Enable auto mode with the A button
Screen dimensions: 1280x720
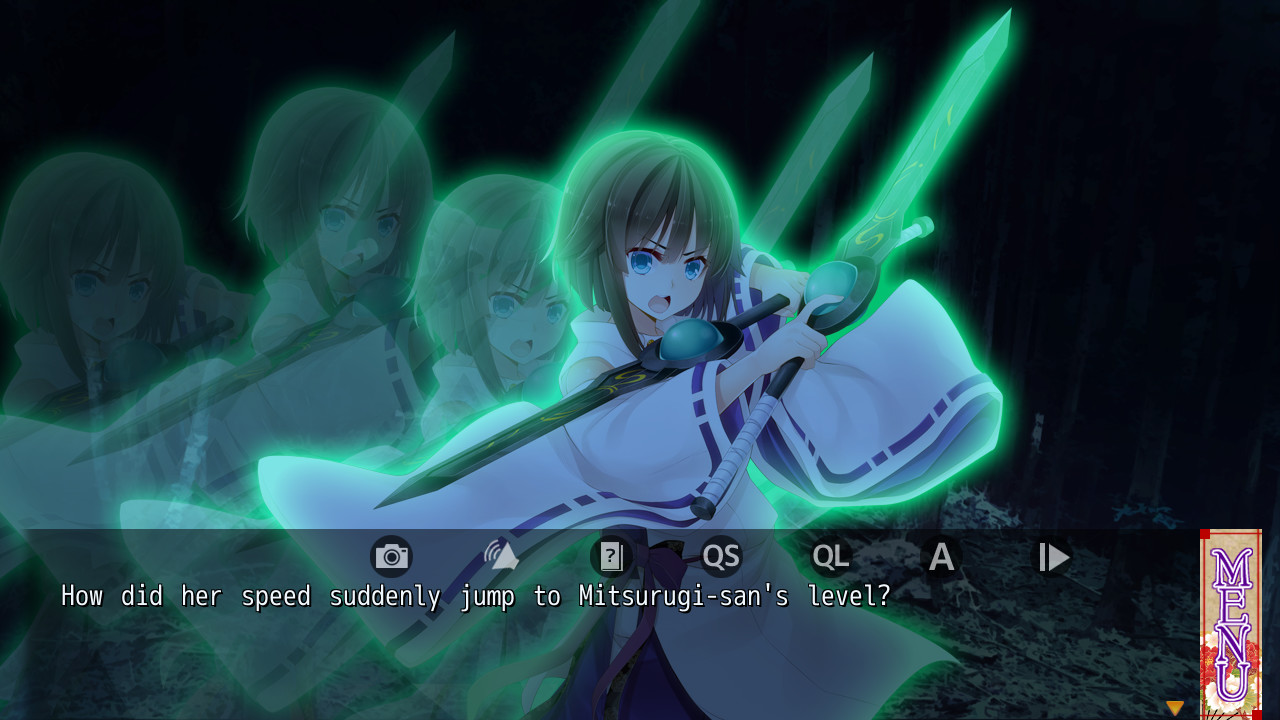click(941, 557)
